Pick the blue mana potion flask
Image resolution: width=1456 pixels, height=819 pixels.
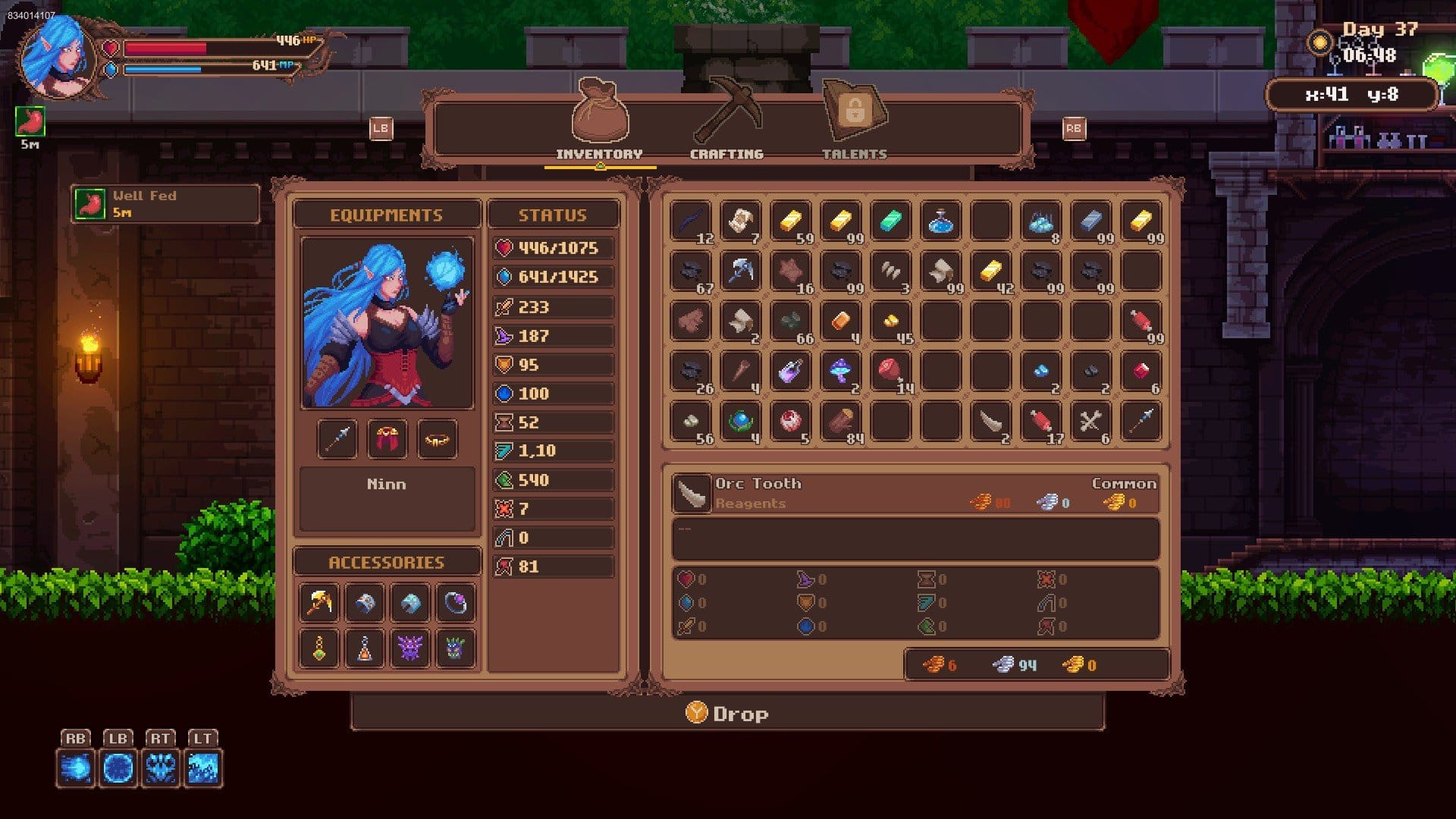tap(940, 221)
